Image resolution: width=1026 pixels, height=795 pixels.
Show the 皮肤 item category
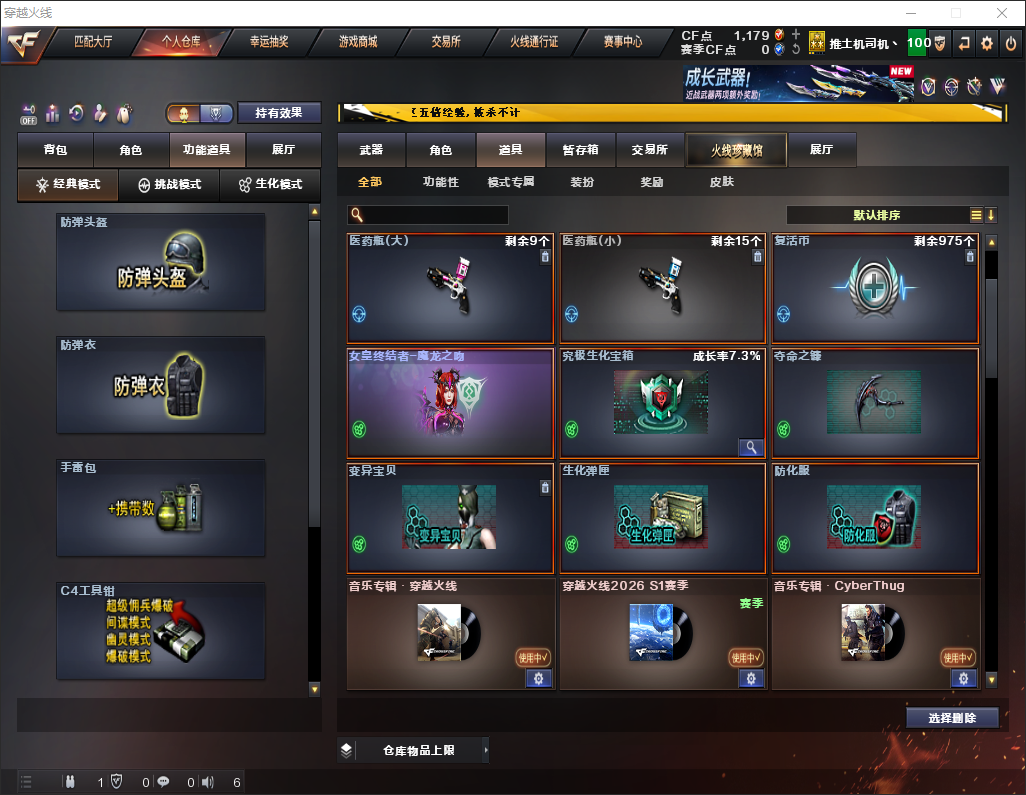point(721,182)
